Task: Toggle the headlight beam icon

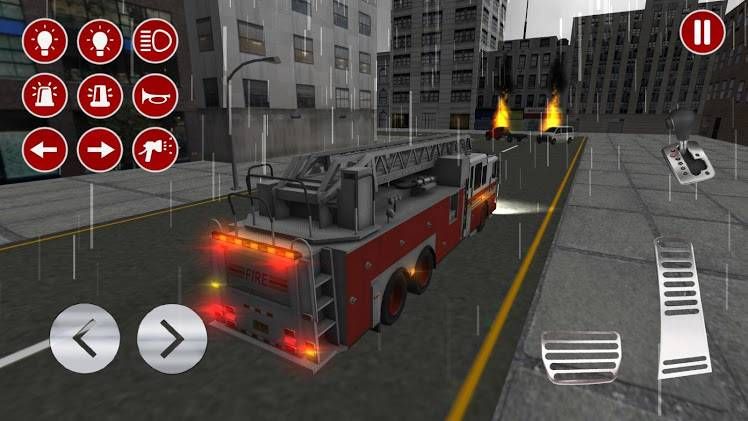Action: (155, 41)
